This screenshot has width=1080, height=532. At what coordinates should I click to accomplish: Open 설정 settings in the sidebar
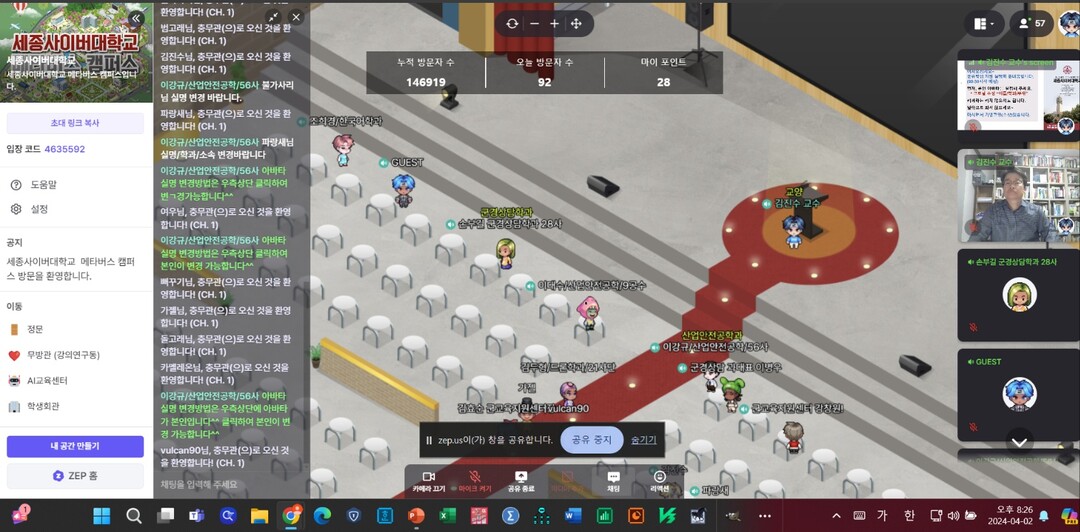[x=39, y=209]
